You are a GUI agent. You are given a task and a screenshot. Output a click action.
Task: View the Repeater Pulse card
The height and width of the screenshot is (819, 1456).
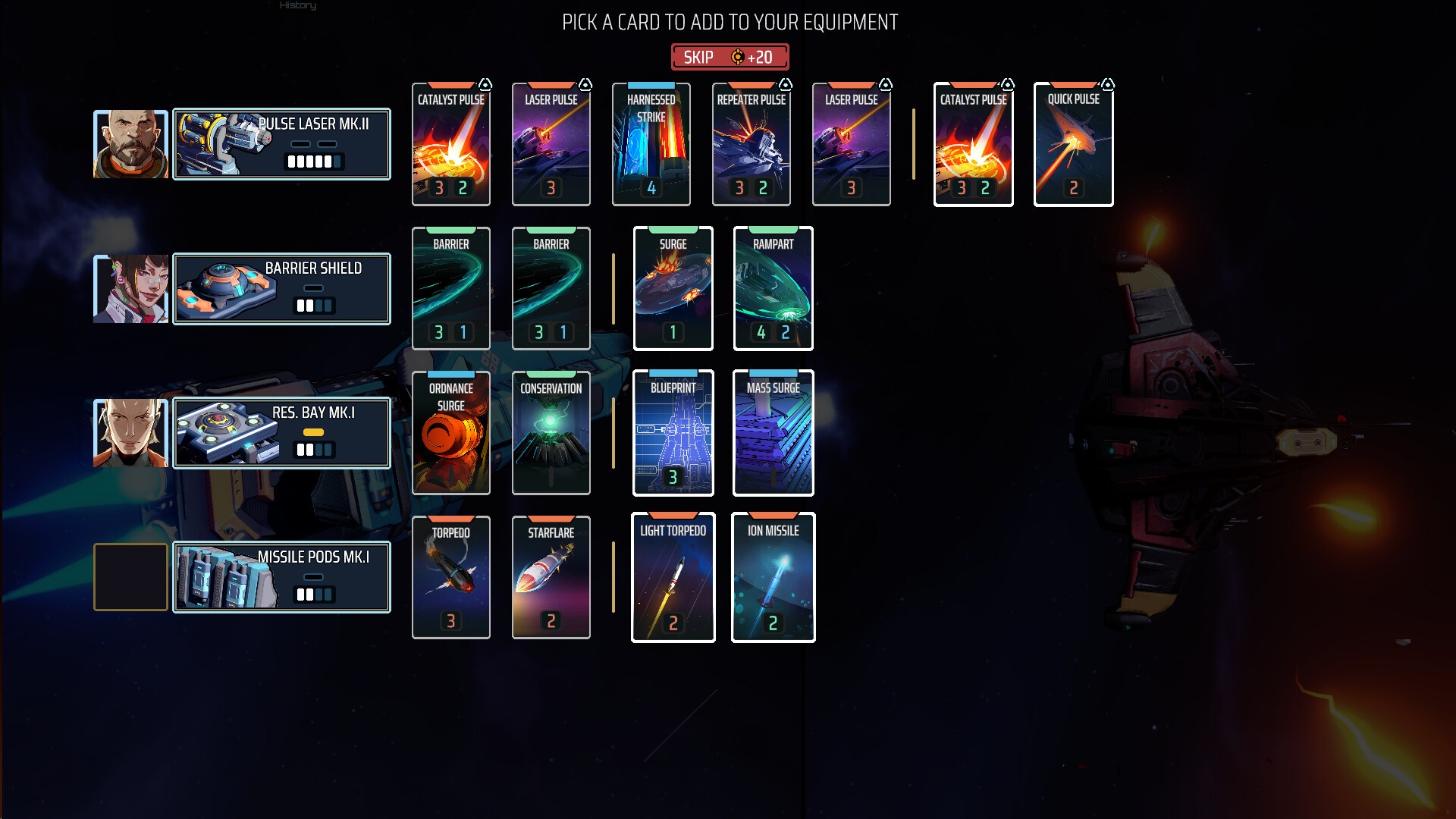[x=751, y=144]
